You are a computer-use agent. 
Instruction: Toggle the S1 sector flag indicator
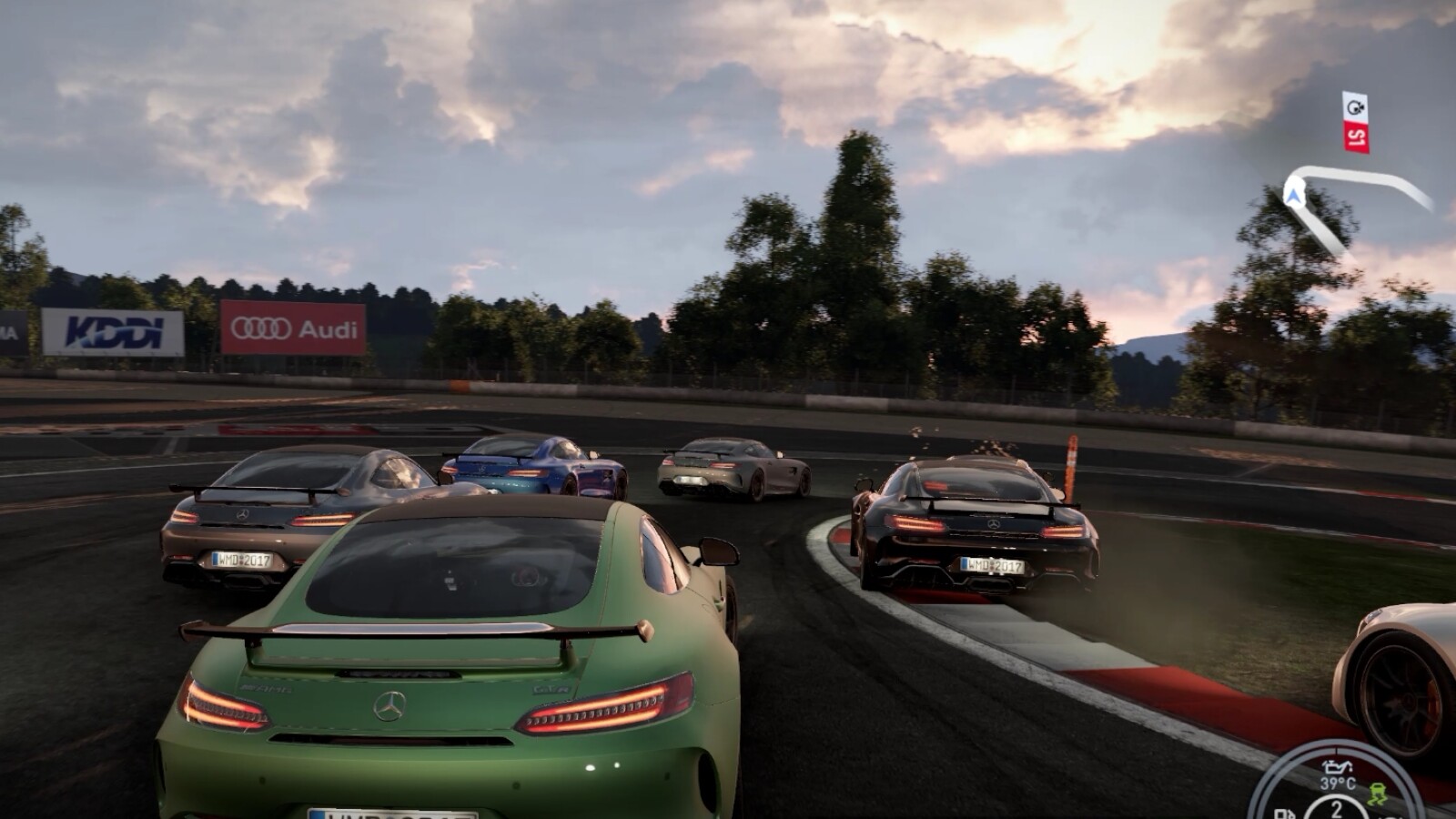click(1356, 136)
